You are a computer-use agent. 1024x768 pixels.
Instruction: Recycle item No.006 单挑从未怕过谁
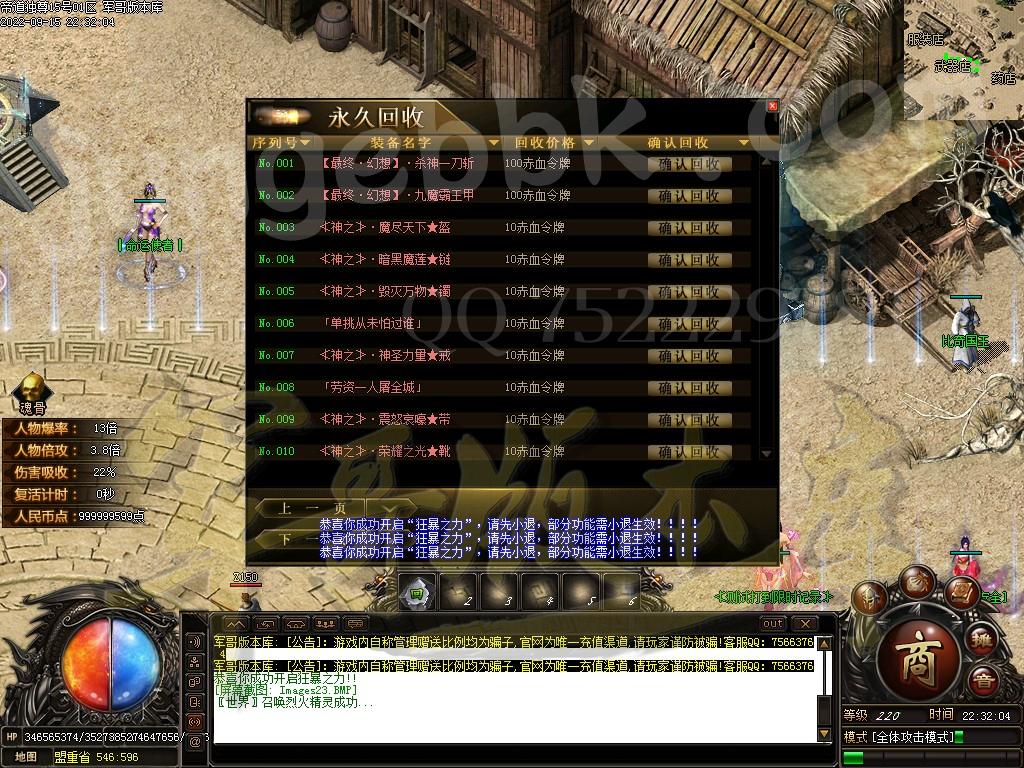click(x=689, y=324)
